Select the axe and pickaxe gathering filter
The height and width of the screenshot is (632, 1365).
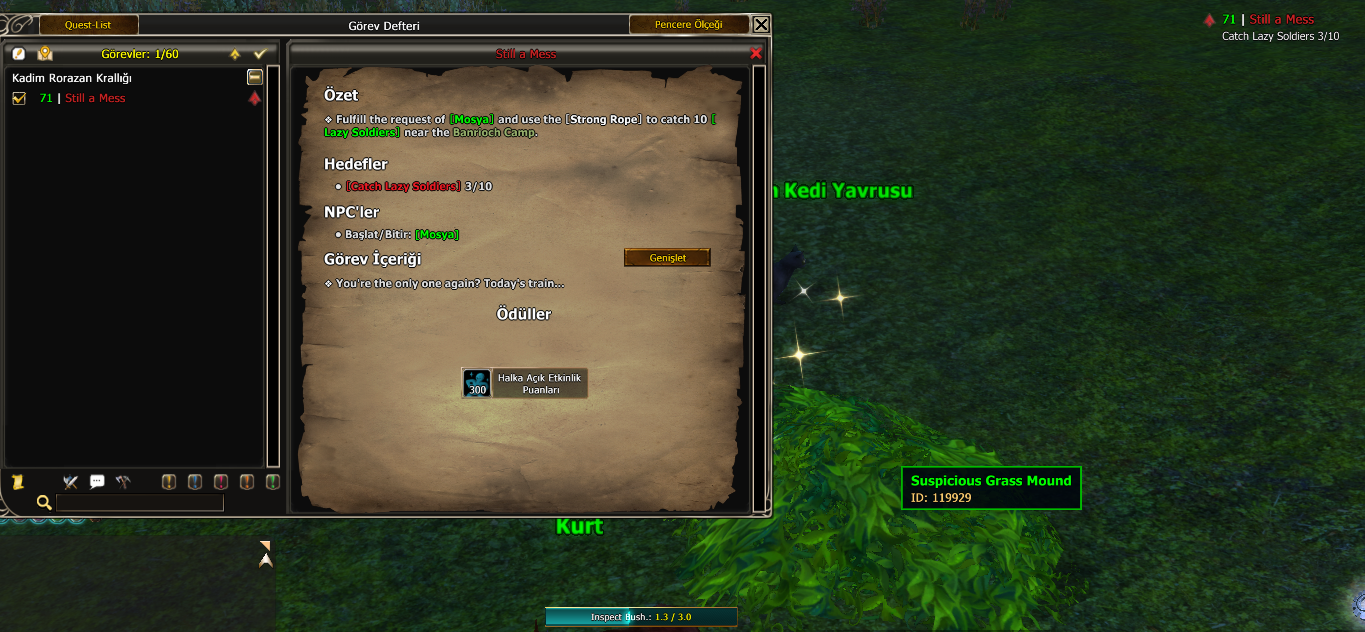[x=123, y=482]
